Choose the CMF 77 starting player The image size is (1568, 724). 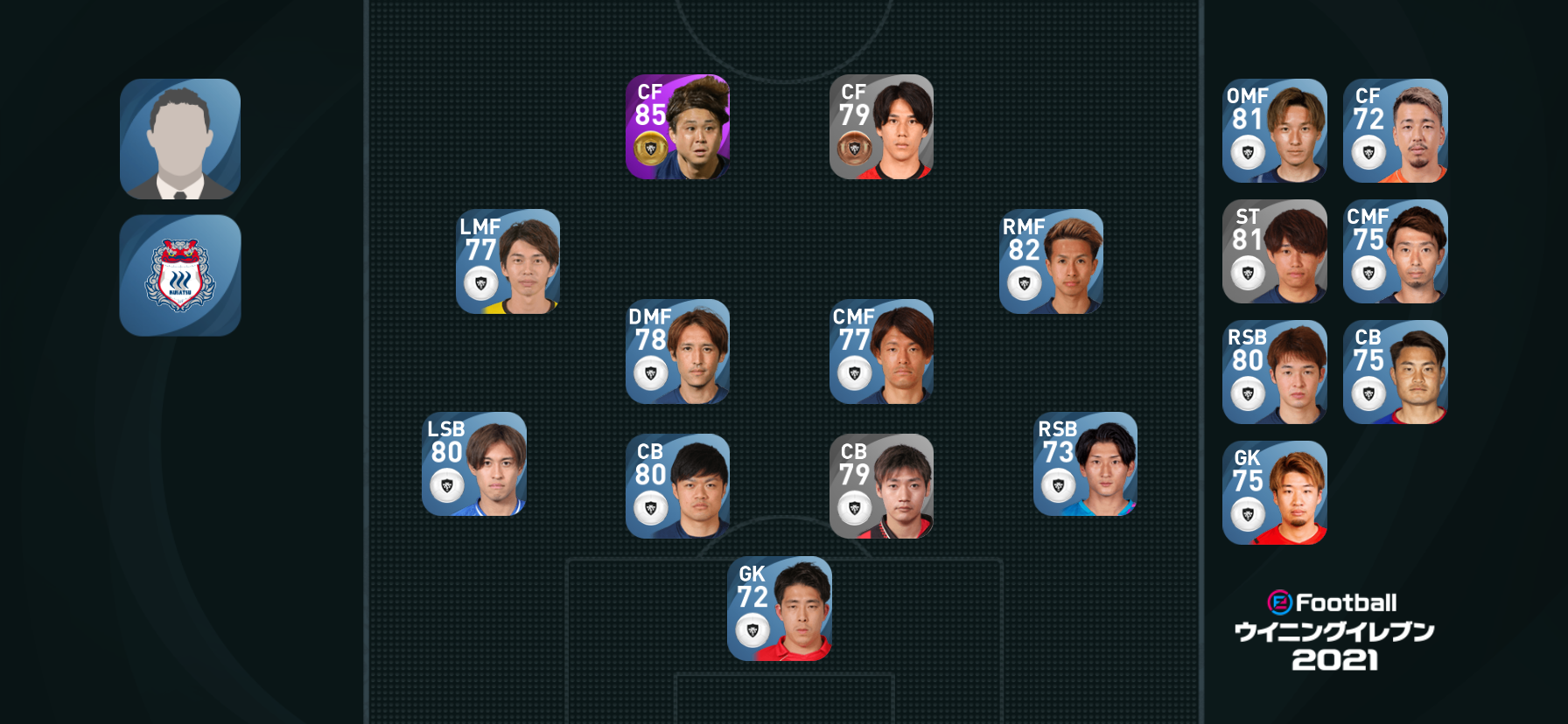(881, 352)
